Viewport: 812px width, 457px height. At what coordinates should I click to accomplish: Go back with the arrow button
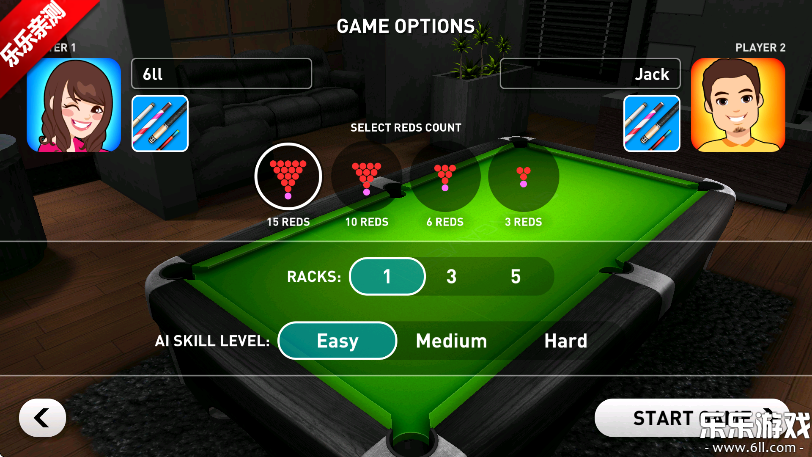42,418
